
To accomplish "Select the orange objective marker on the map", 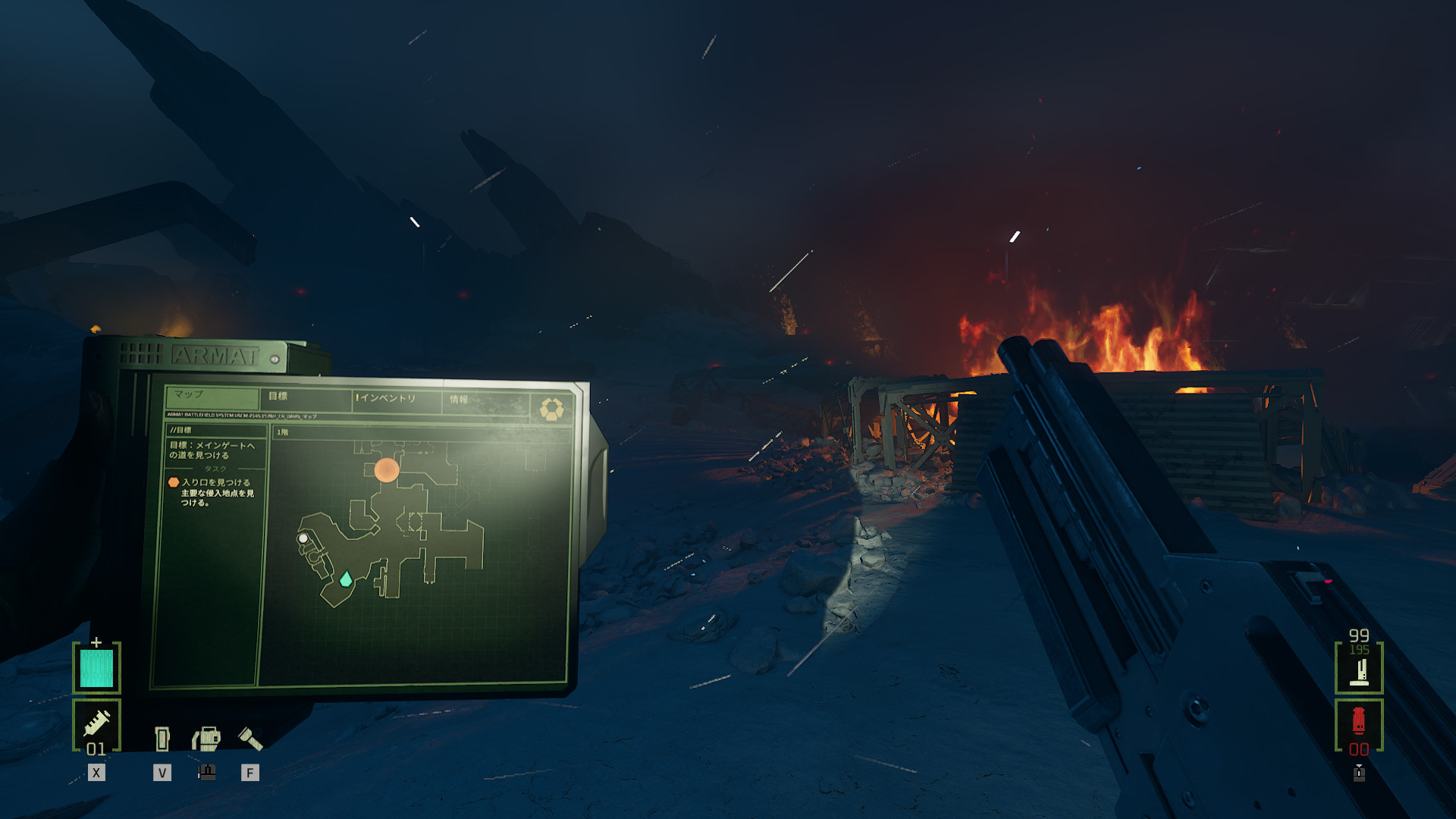I will [x=387, y=470].
